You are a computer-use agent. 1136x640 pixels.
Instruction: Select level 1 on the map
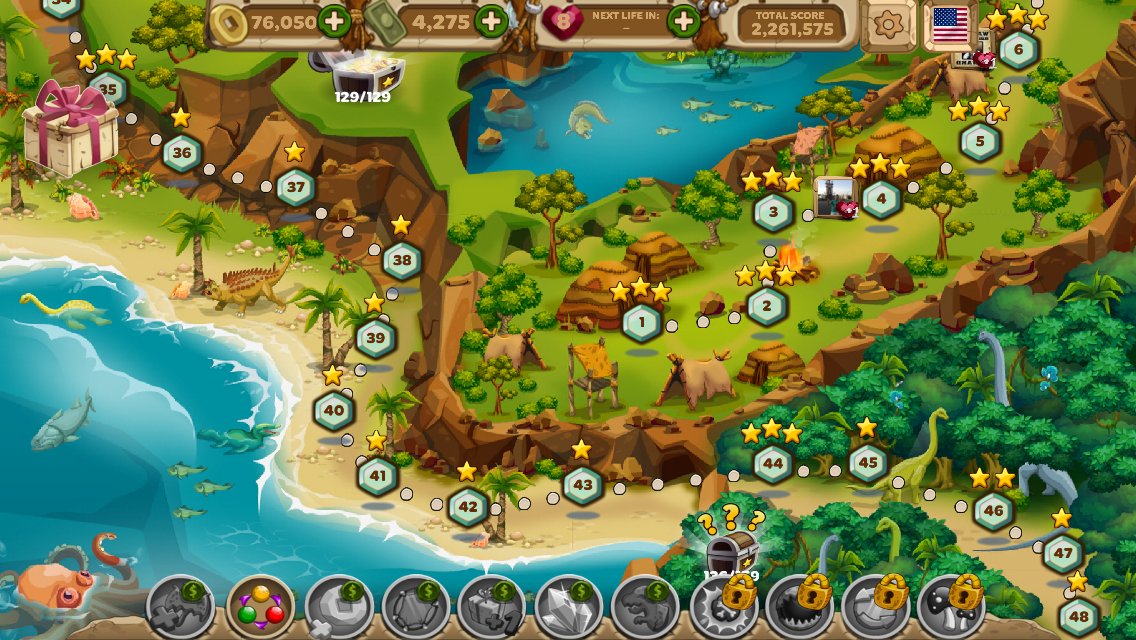pos(642,322)
